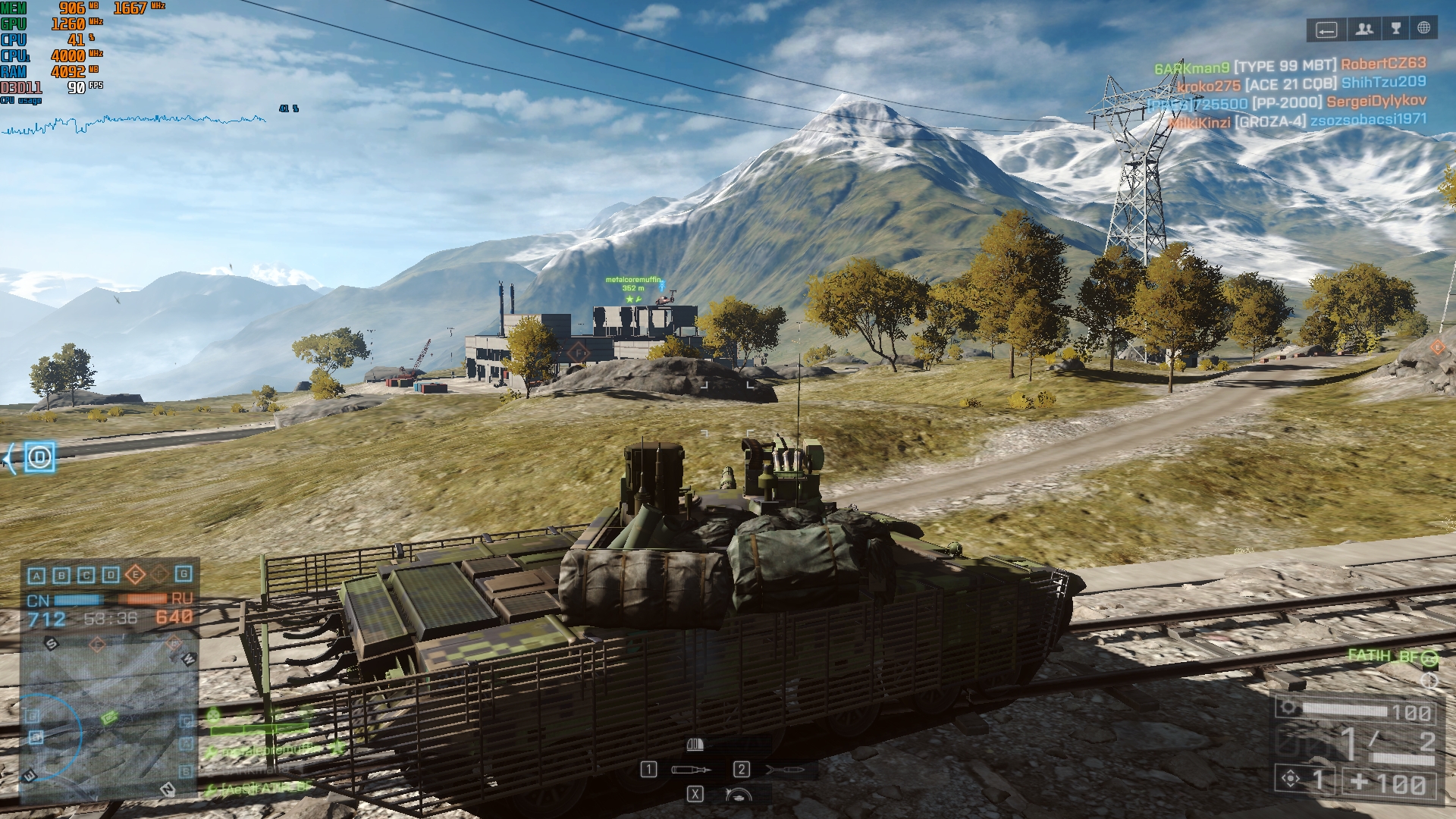The width and height of the screenshot is (1456, 819).
Task: Click the MSI Afterburner CPU usage graph
Action: 134,123
